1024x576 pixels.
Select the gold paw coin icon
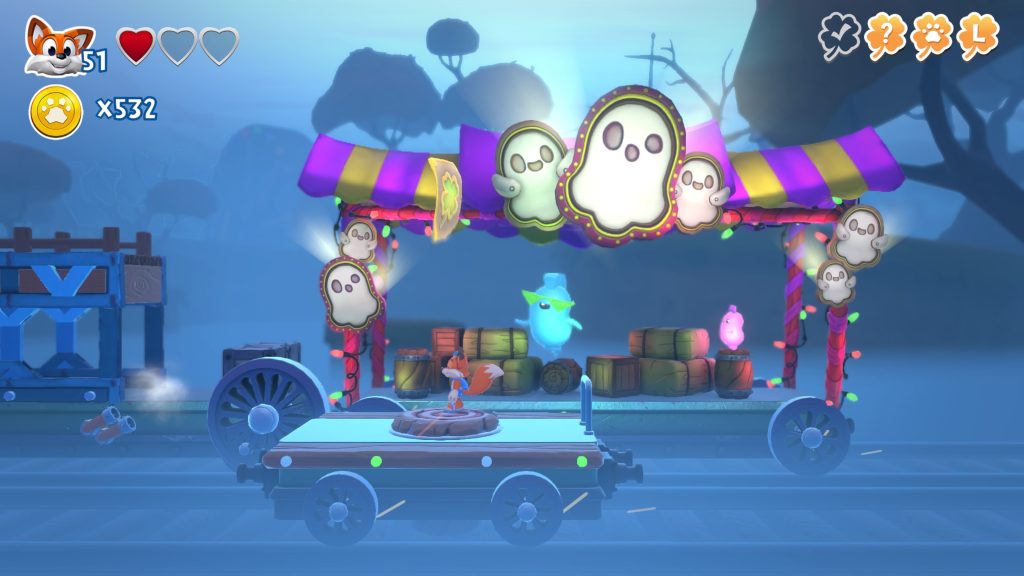[55, 110]
